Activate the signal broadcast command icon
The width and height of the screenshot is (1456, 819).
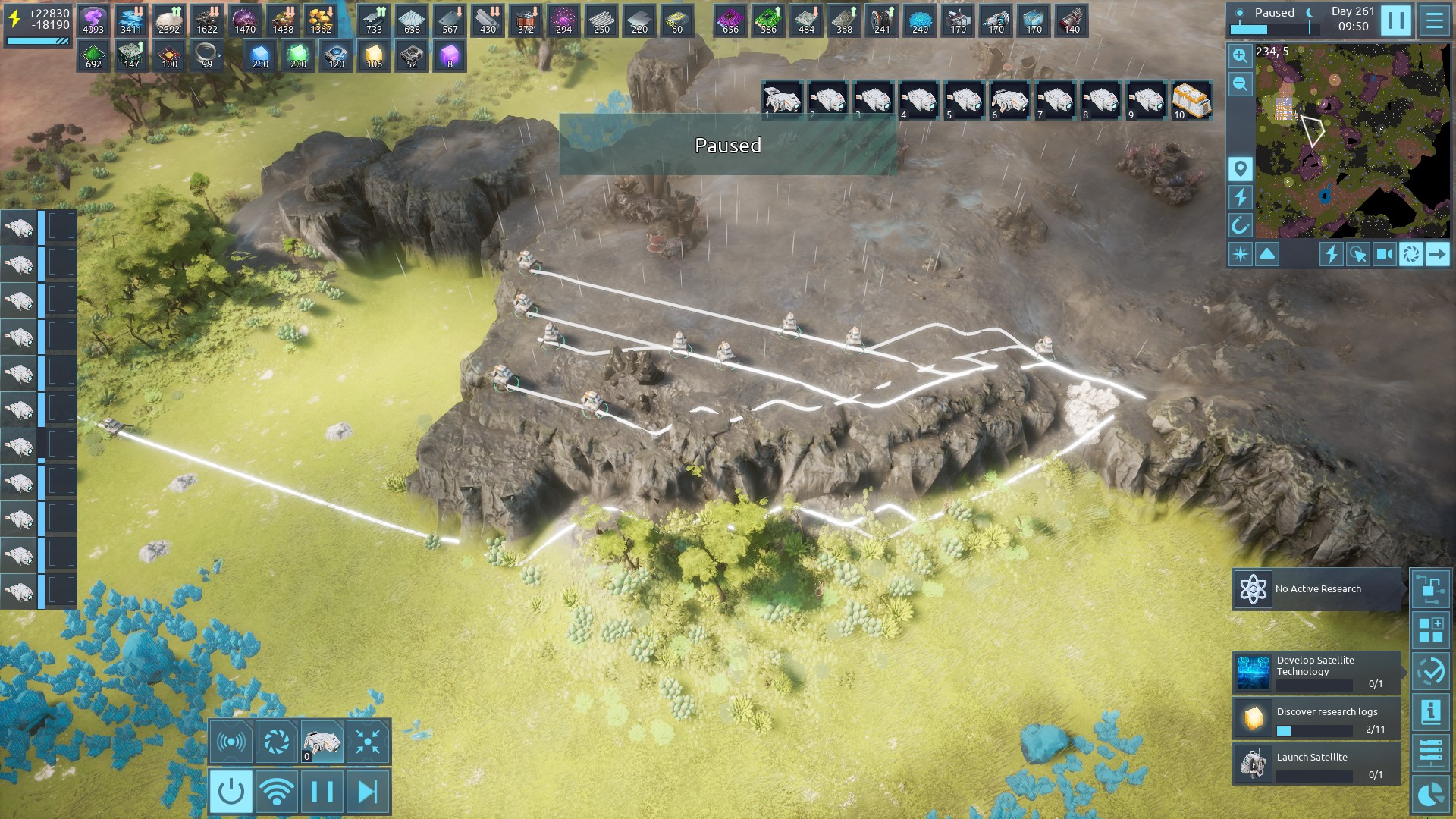click(231, 741)
